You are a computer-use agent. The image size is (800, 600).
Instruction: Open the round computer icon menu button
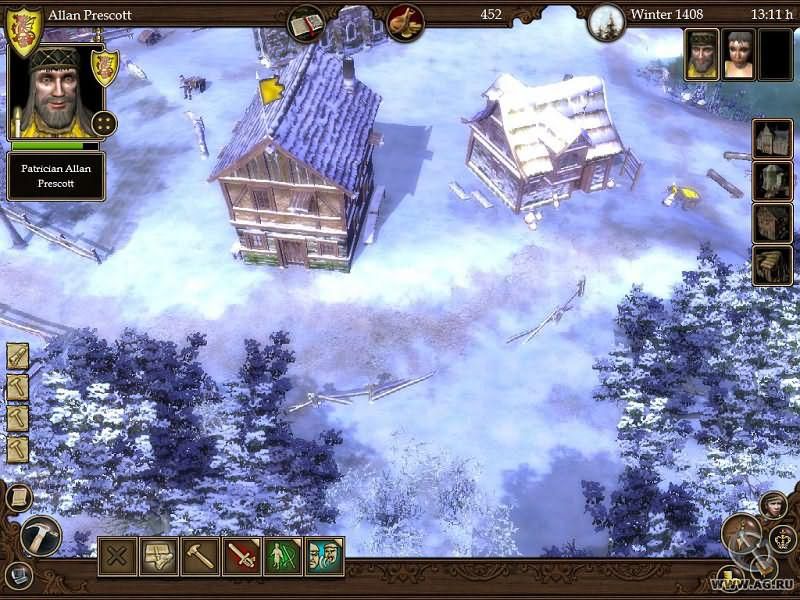(19, 576)
